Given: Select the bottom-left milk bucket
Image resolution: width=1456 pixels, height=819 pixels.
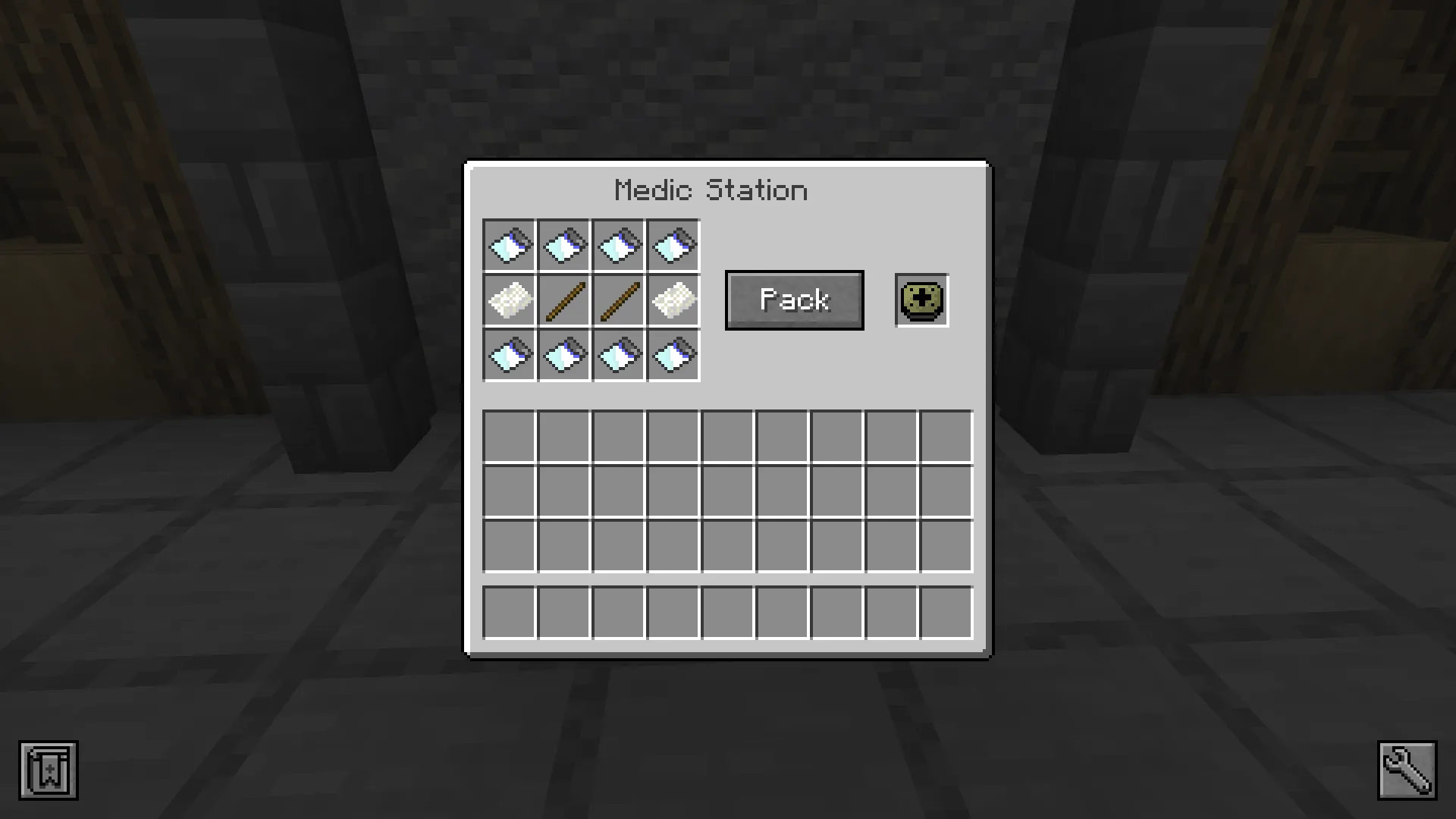Looking at the screenshot, I should pos(508,355).
